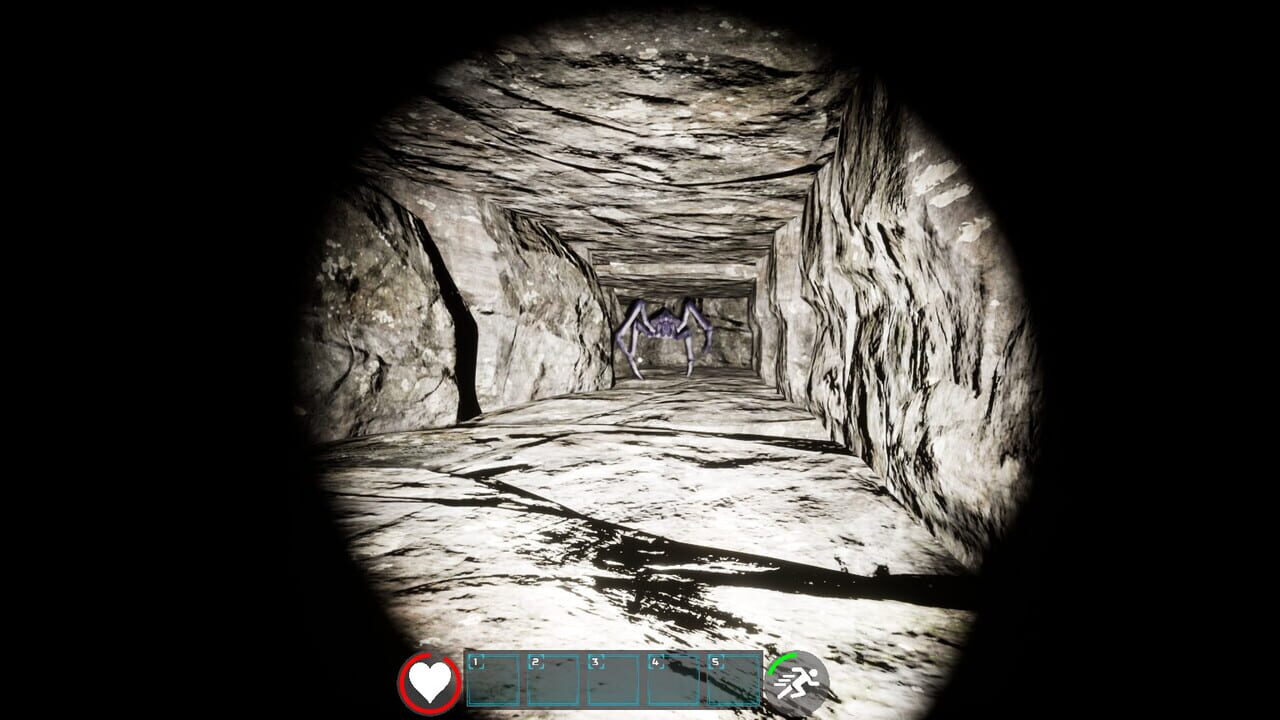Click the white heart health icon
The height and width of the screenshot is (720, 1280).
[x=430, y=682]
